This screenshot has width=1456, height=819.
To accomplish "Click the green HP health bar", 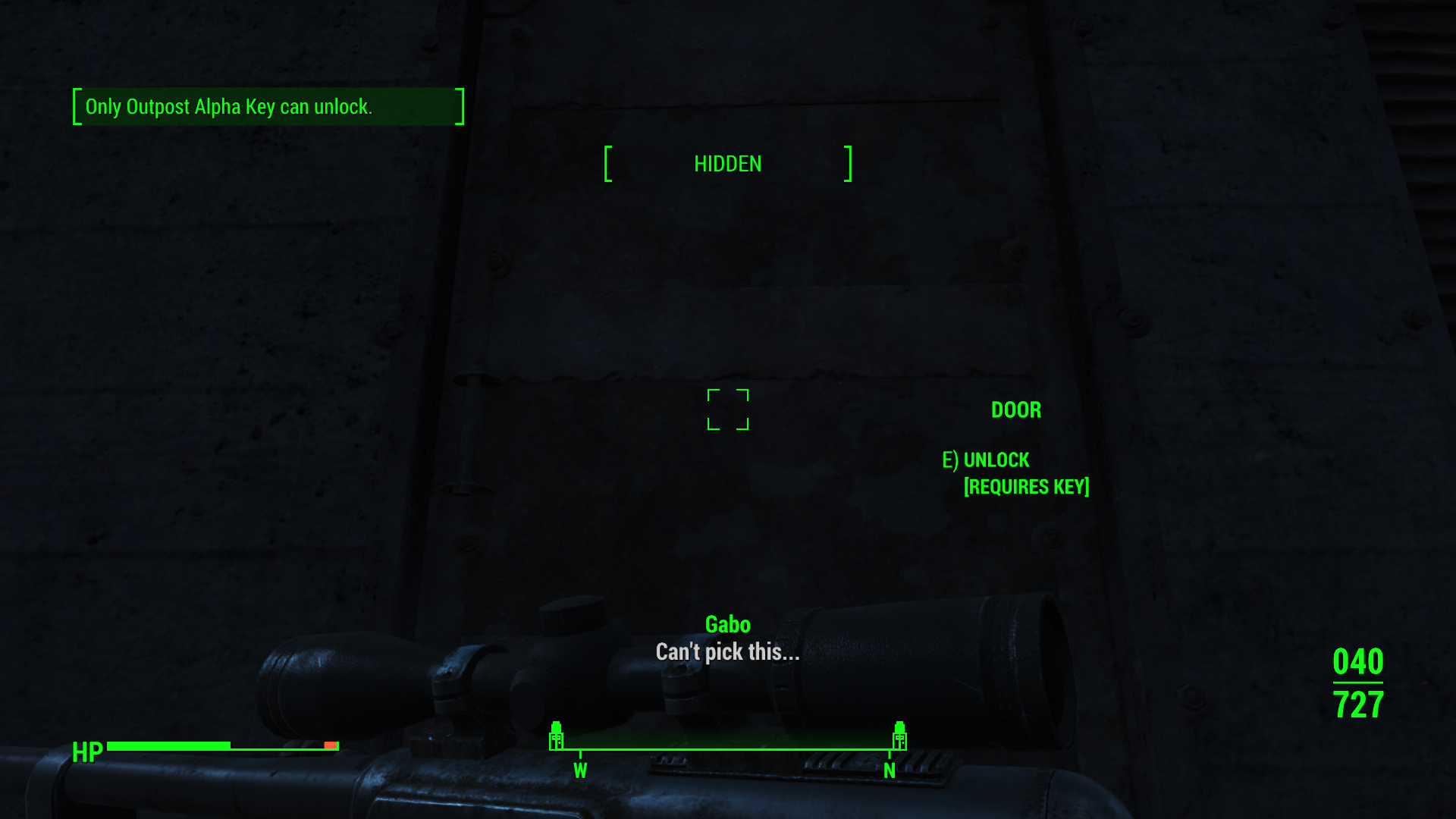I will tap(167, 745).
